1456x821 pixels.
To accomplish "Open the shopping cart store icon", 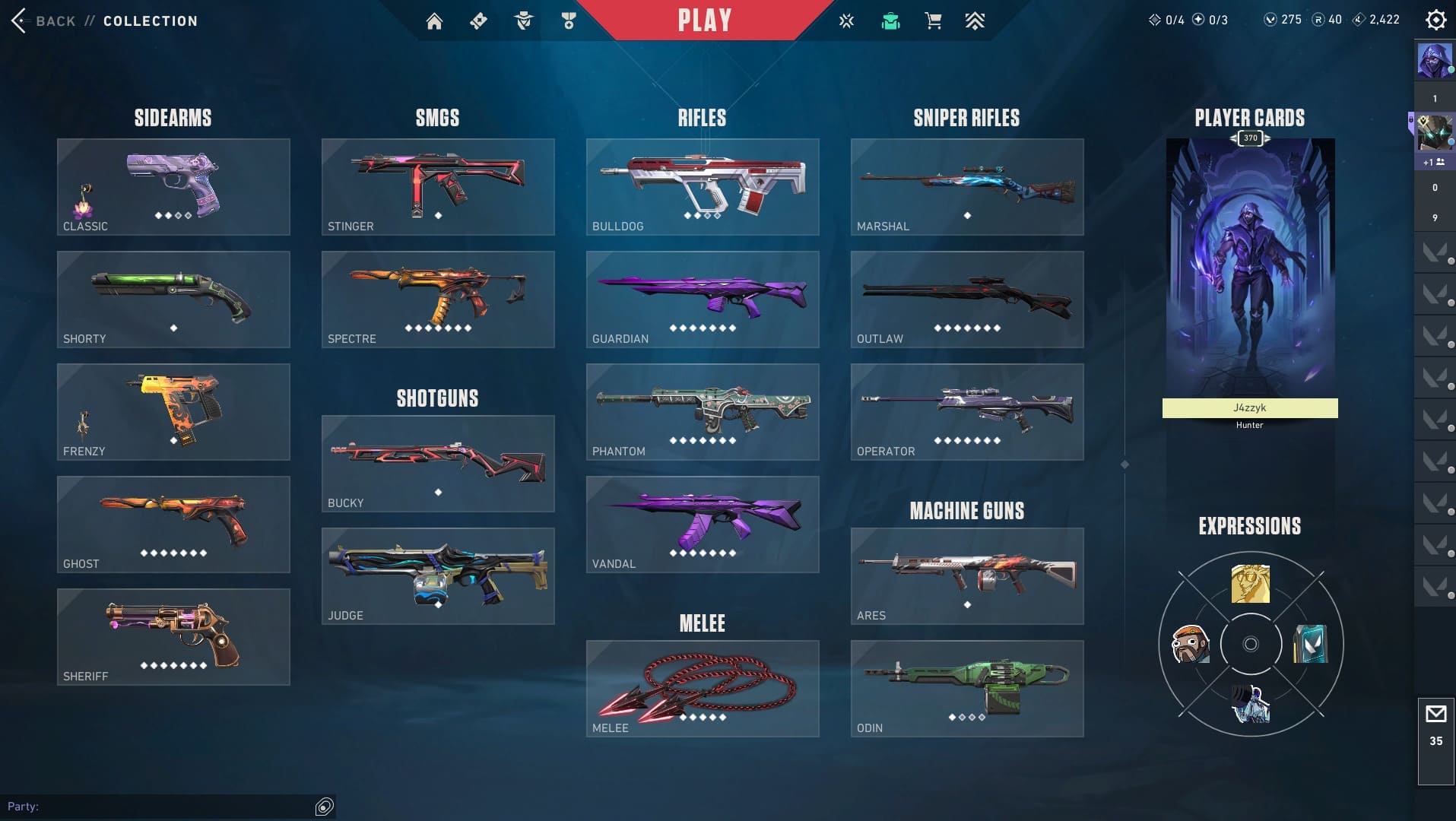I will pos(933,21).
